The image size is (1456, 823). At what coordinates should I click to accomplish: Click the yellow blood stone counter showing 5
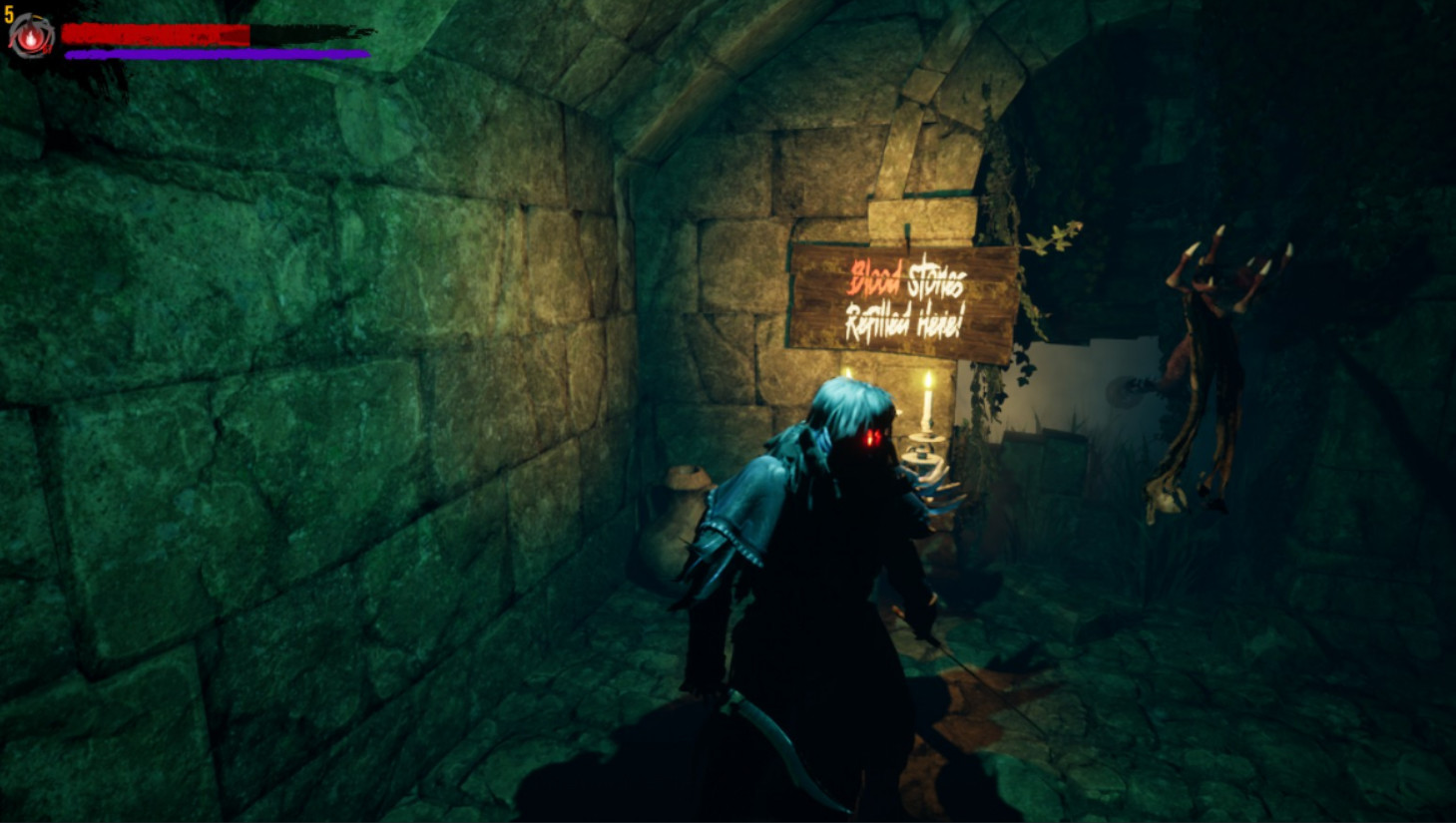point(8,14)
